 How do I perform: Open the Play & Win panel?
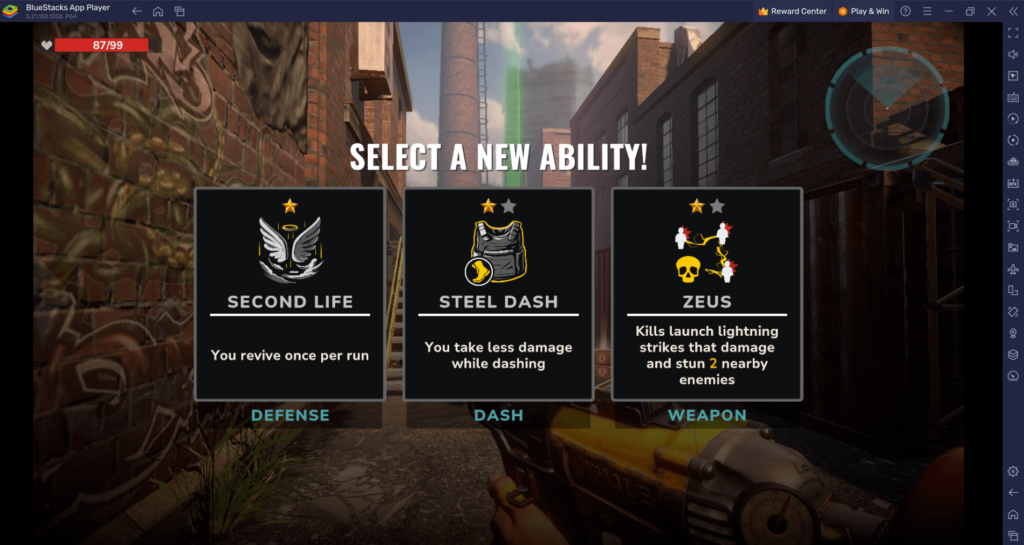(864, 11)
